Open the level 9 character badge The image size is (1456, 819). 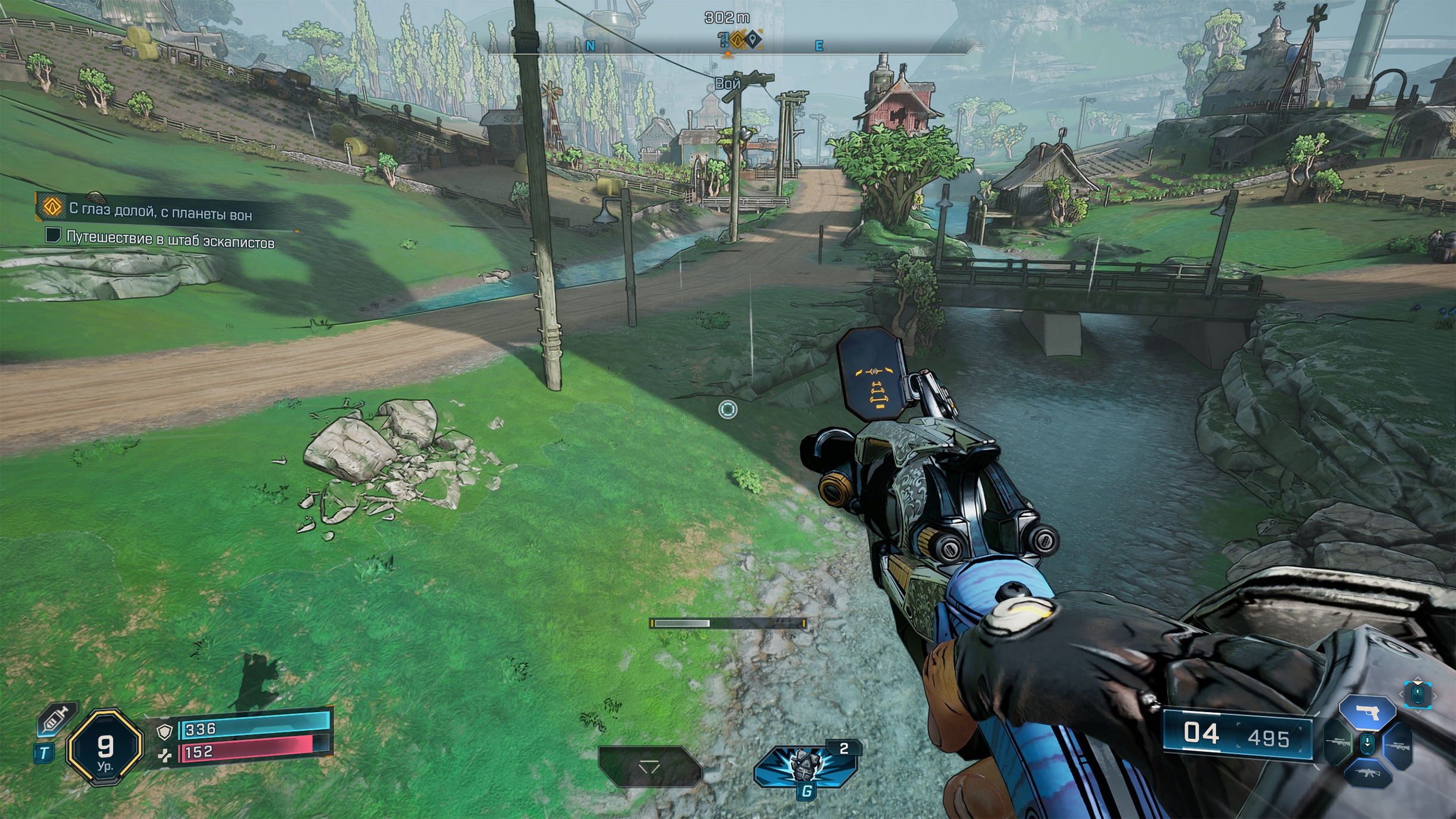pos(105,747)
